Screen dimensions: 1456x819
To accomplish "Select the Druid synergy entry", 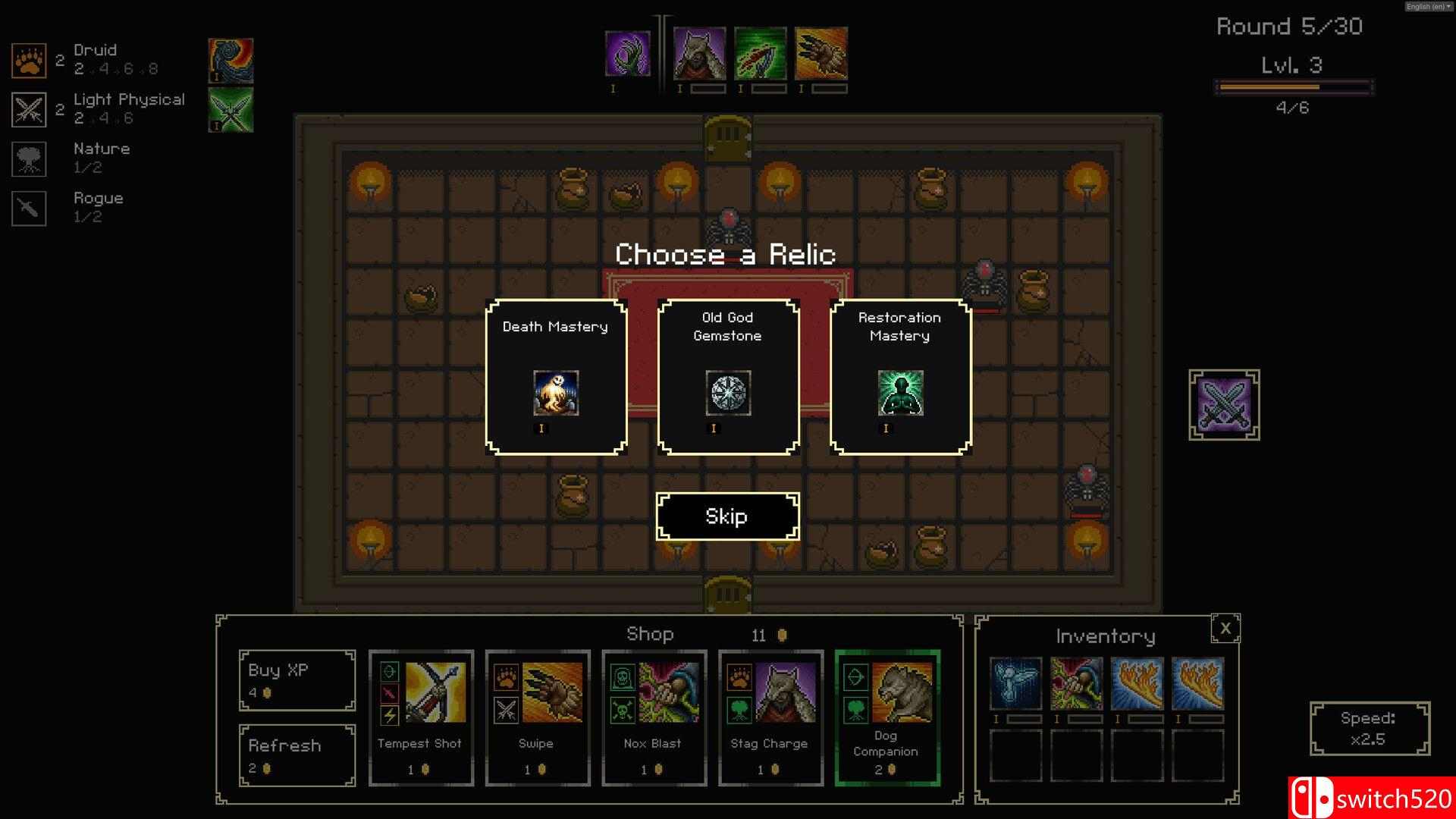I will (95, 59).
